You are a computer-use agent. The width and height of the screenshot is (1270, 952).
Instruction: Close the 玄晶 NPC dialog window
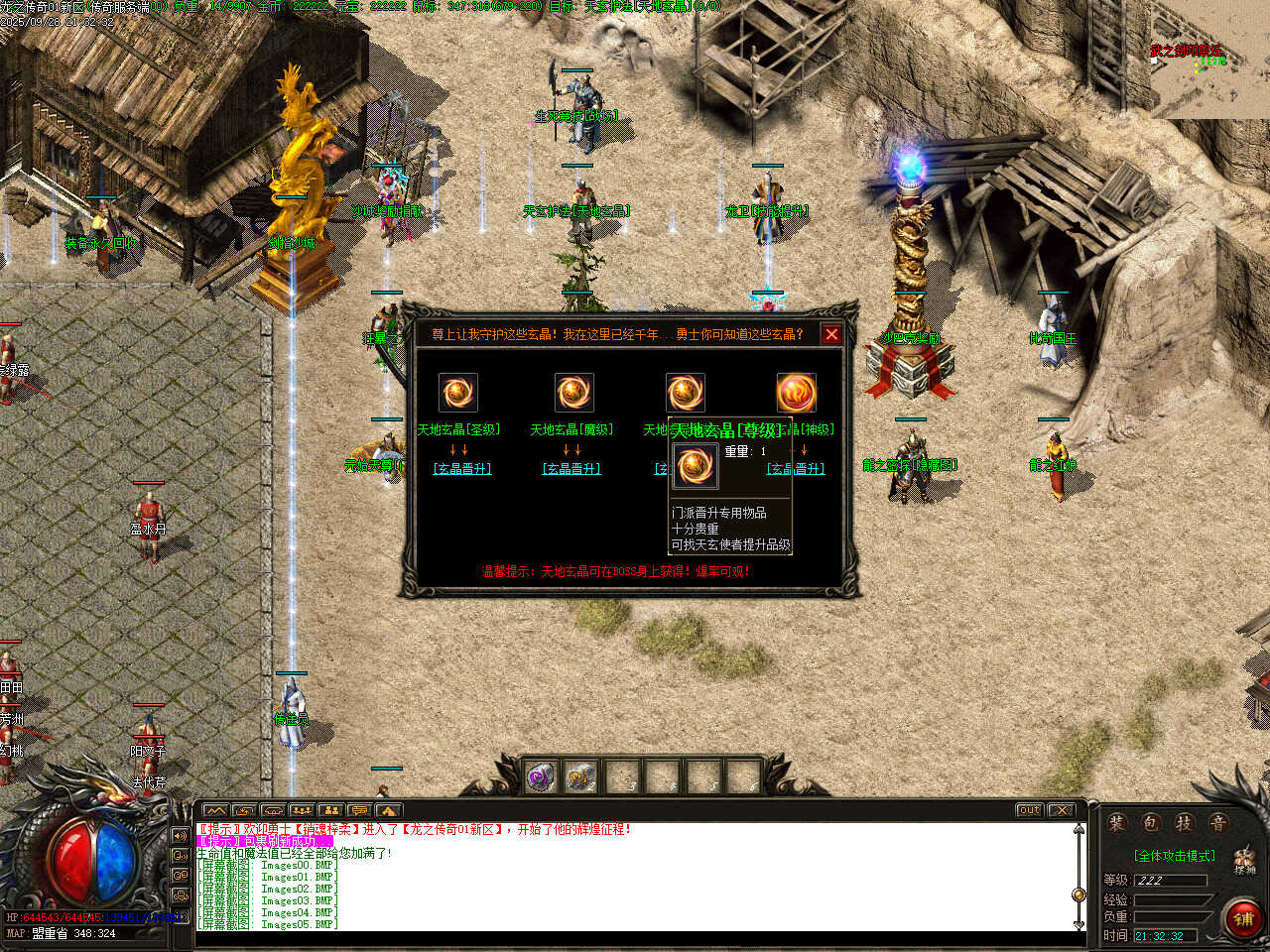831,334
